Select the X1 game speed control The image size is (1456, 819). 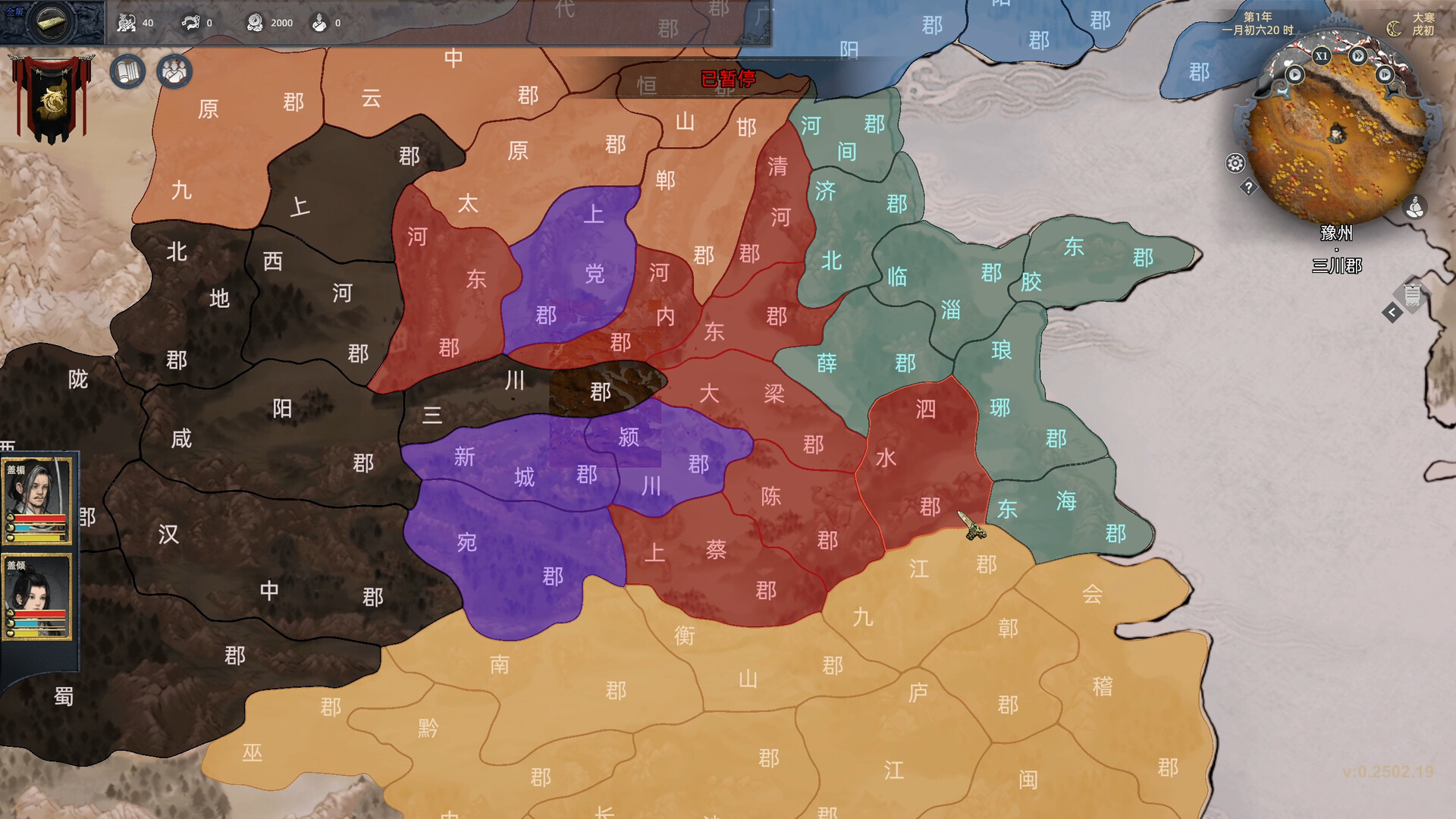click(1322, 57)
